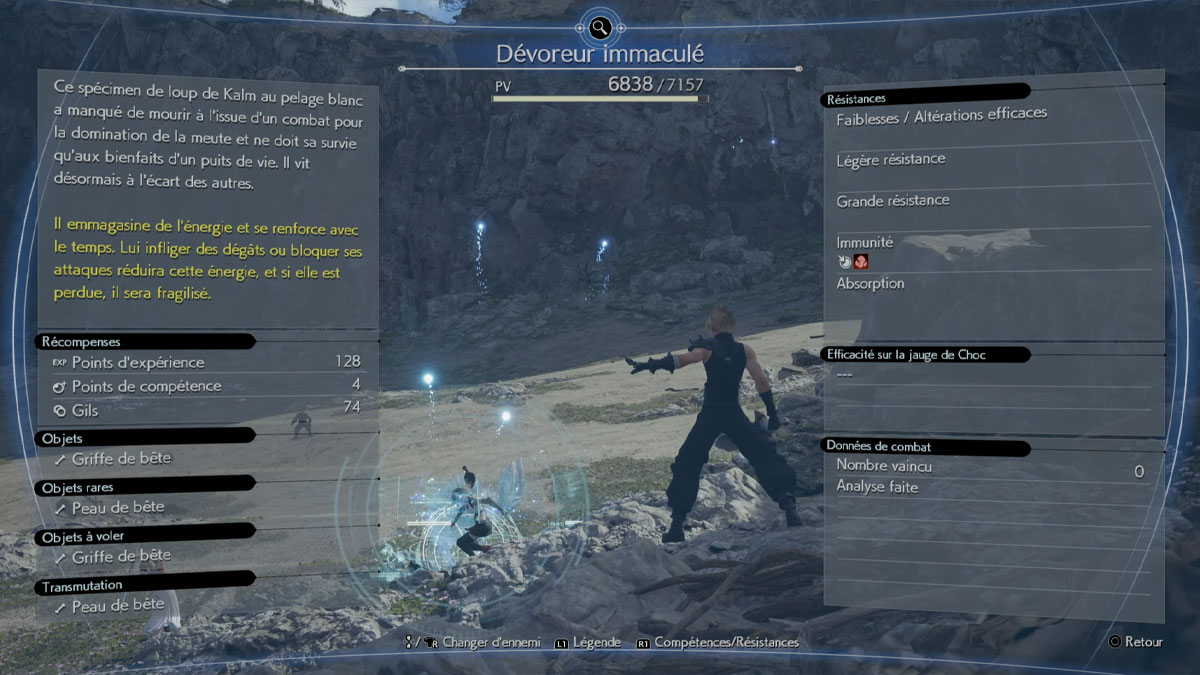
Task: Click the magnifying glass analysis icon
Action: tap(600, 27)
